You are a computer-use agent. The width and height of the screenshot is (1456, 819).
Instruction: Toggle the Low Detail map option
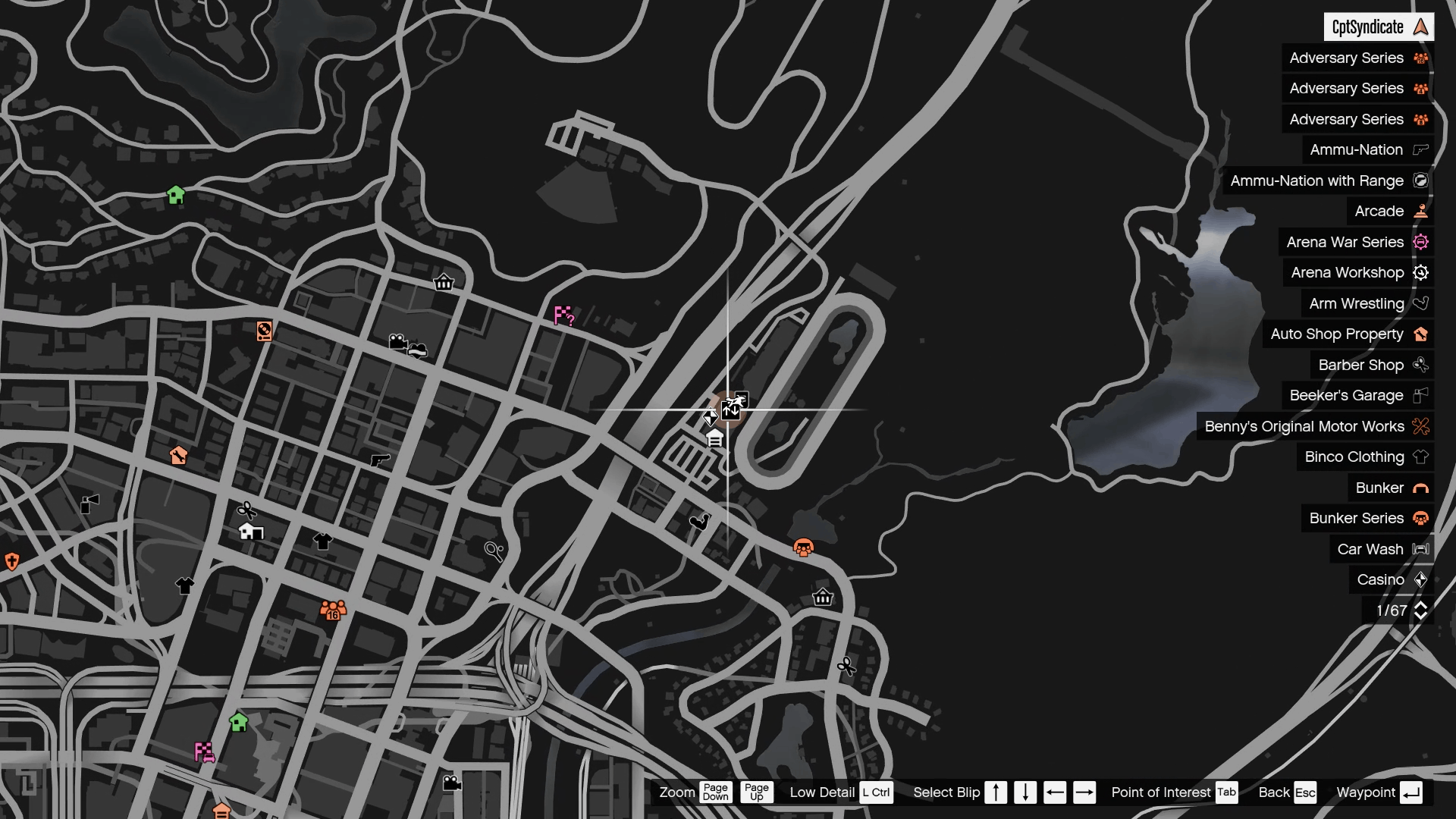(821, 792)
